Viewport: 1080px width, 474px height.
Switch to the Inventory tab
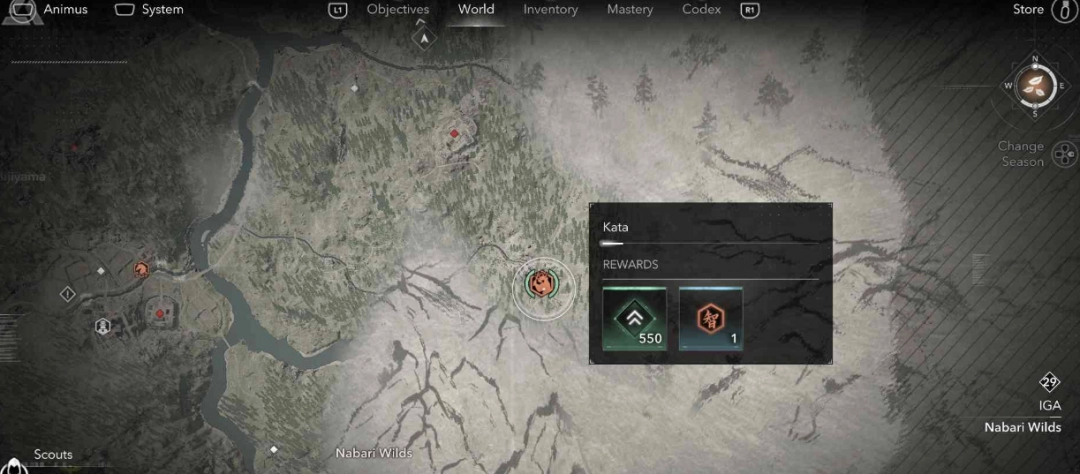(550, 10)
